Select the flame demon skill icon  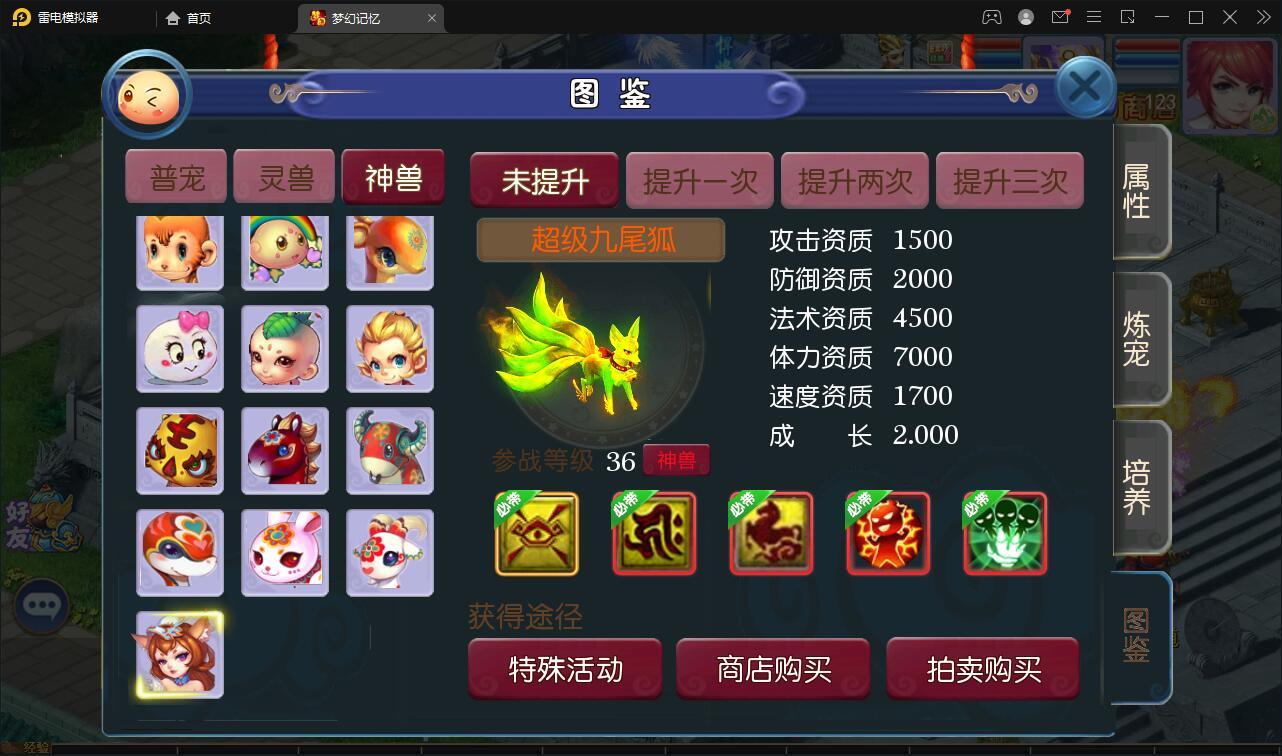[887, 534]
